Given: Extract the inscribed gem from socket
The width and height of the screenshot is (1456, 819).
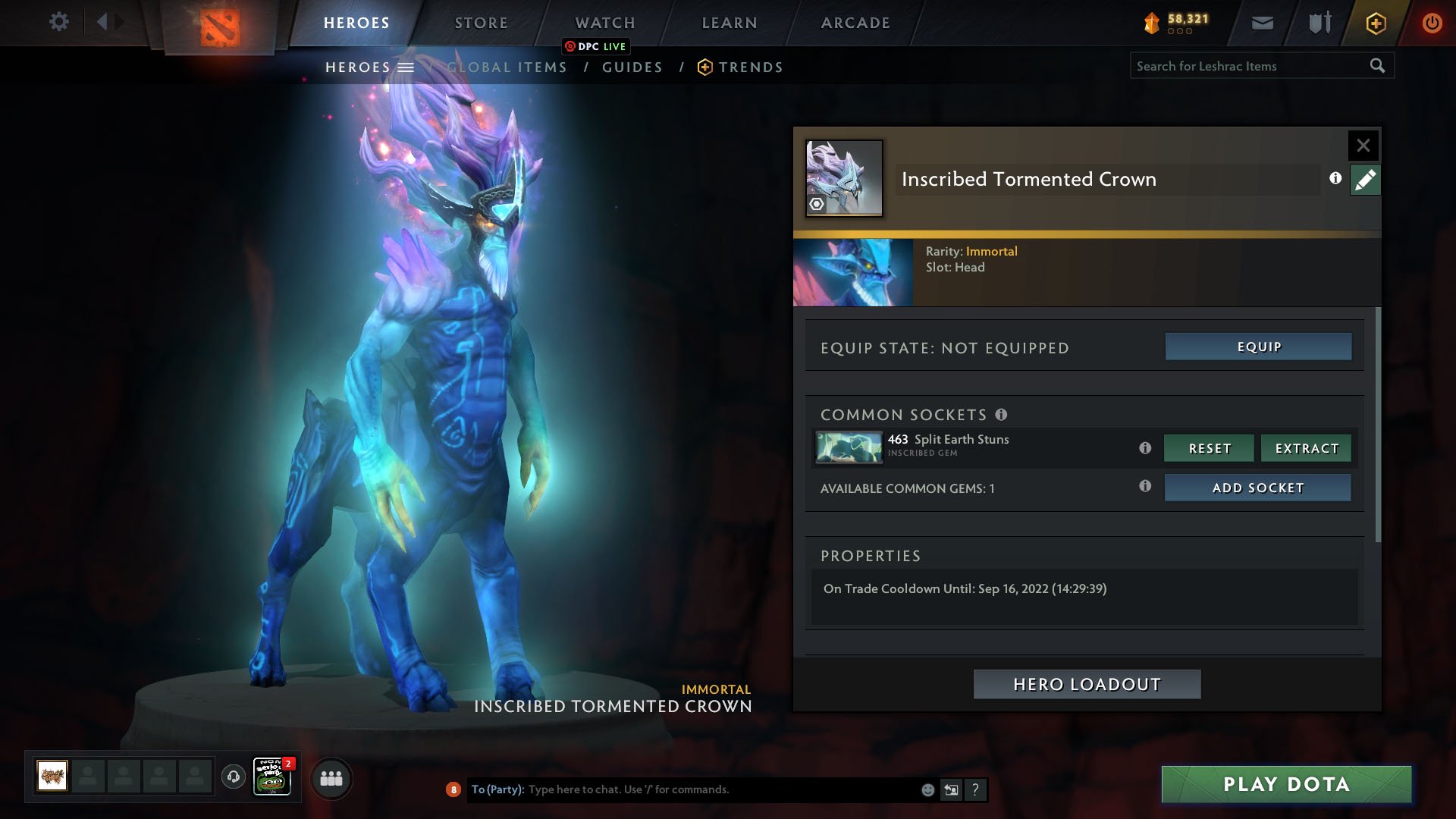Looking at the screenshot, I should [1306, 448].
